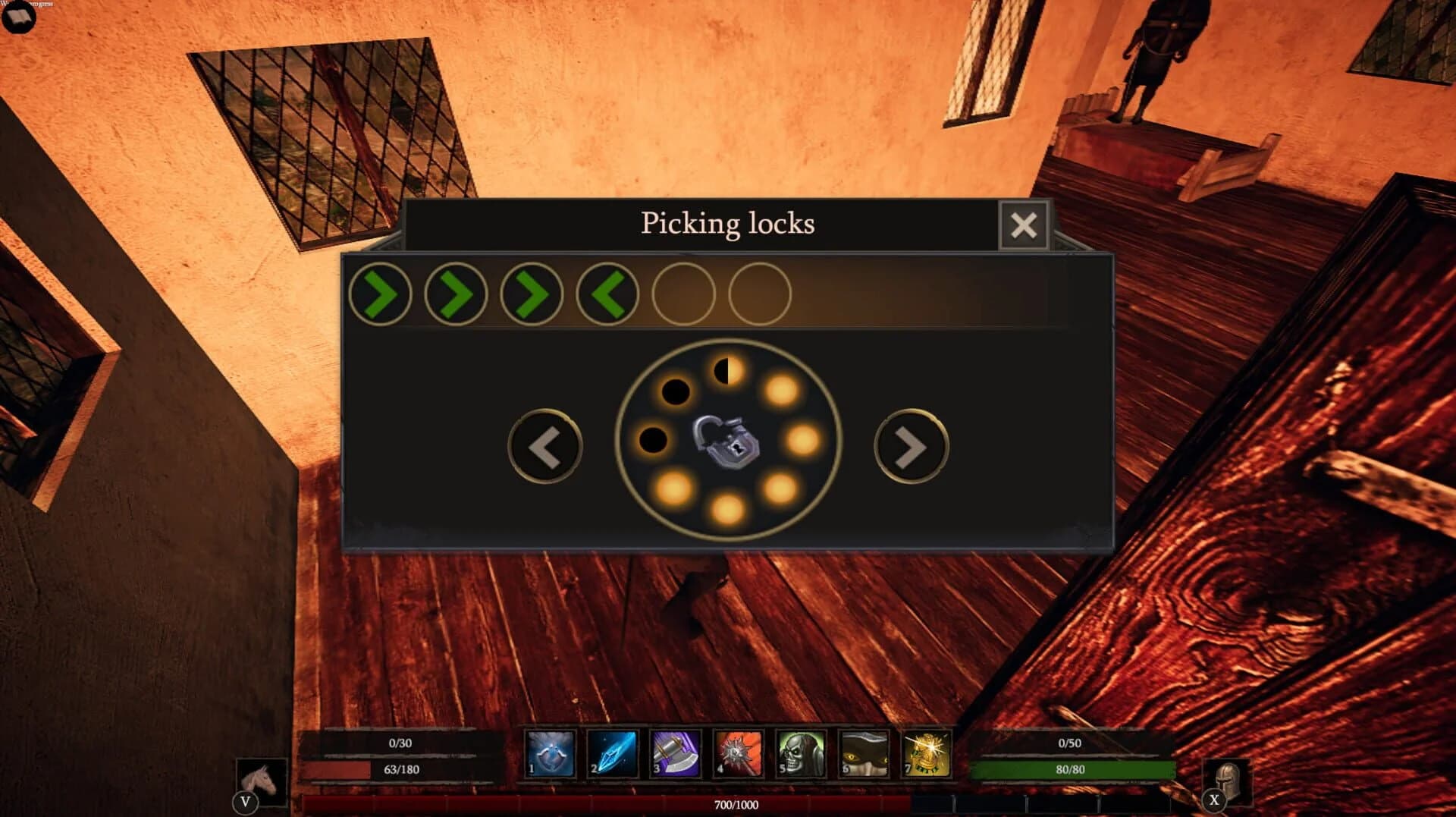Screen dimensions: 1456x817
Task: Click the first empty chevron circle slot
Action: 684,295
